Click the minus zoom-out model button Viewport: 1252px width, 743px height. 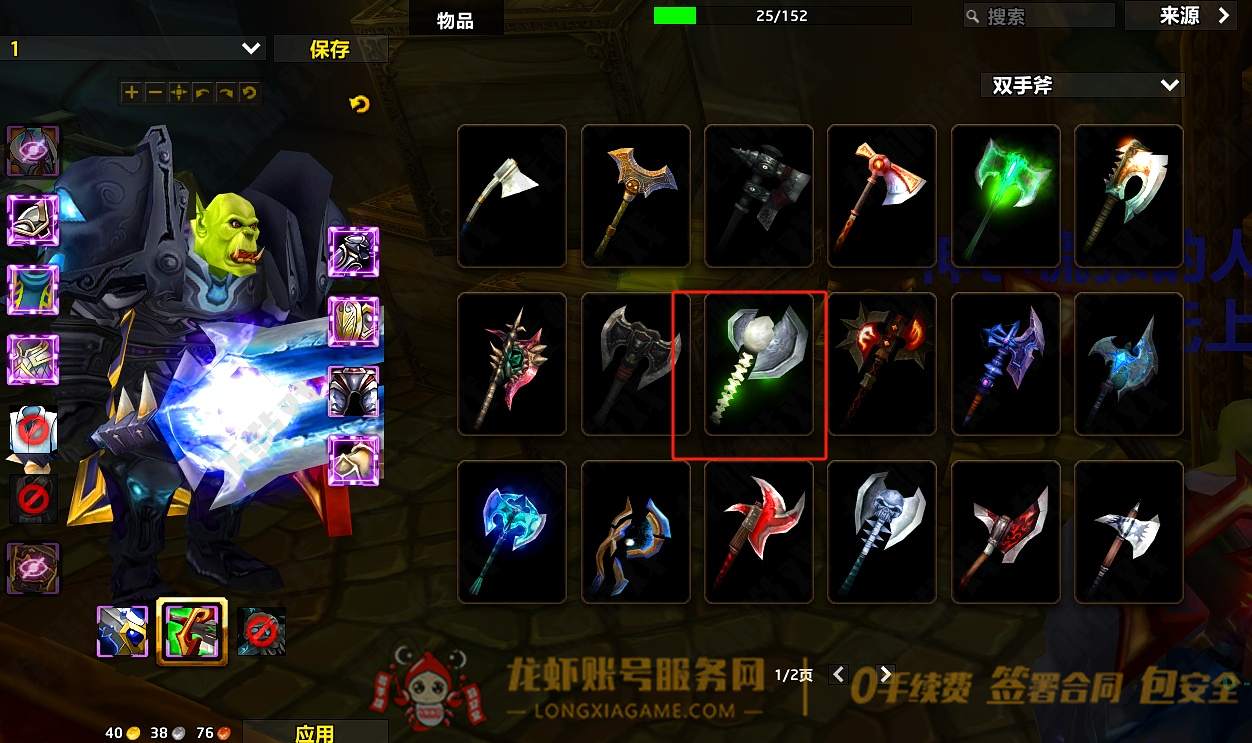155,93
